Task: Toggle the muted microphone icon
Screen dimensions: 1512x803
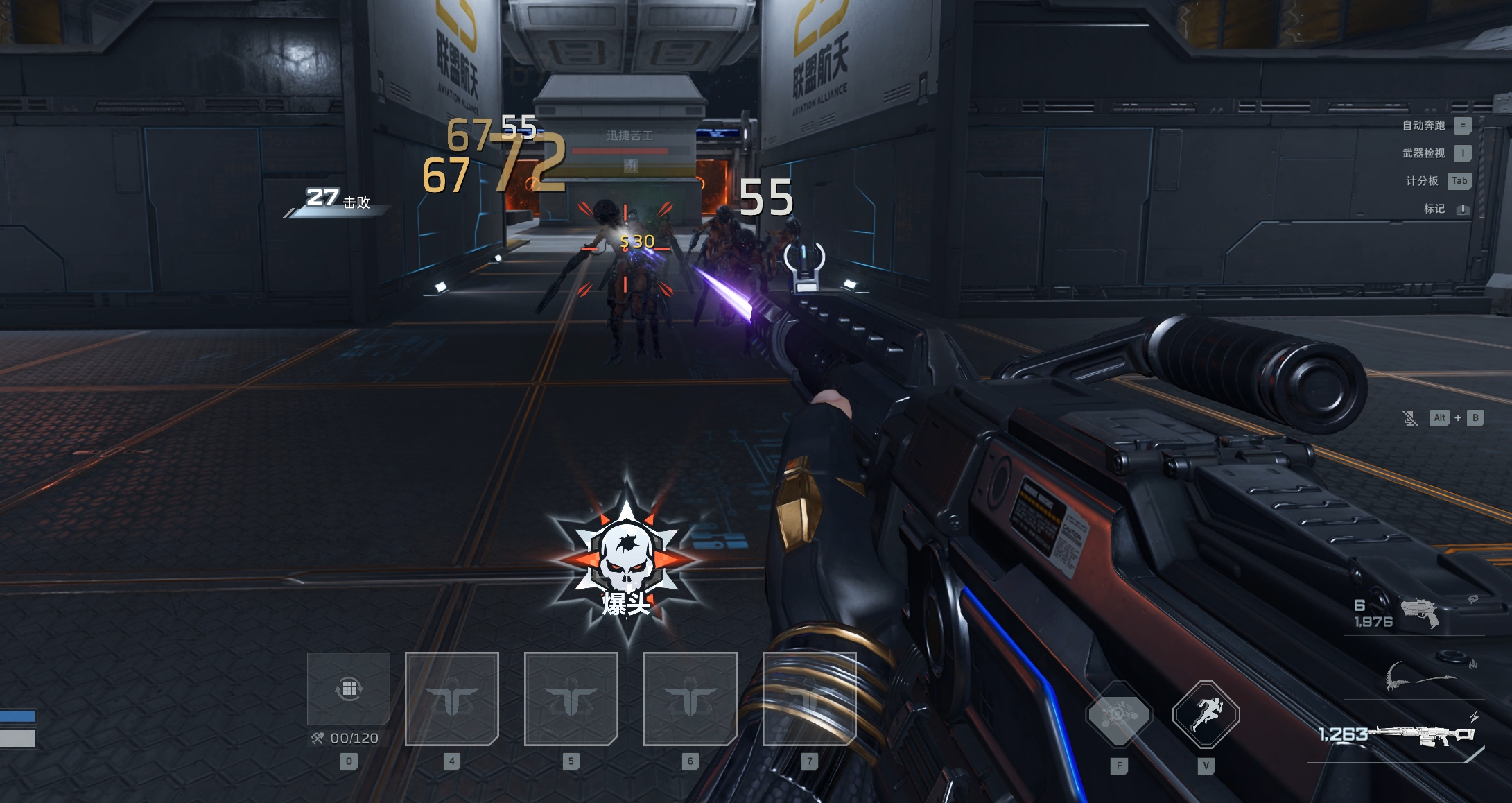Action: coord(1409,418)
